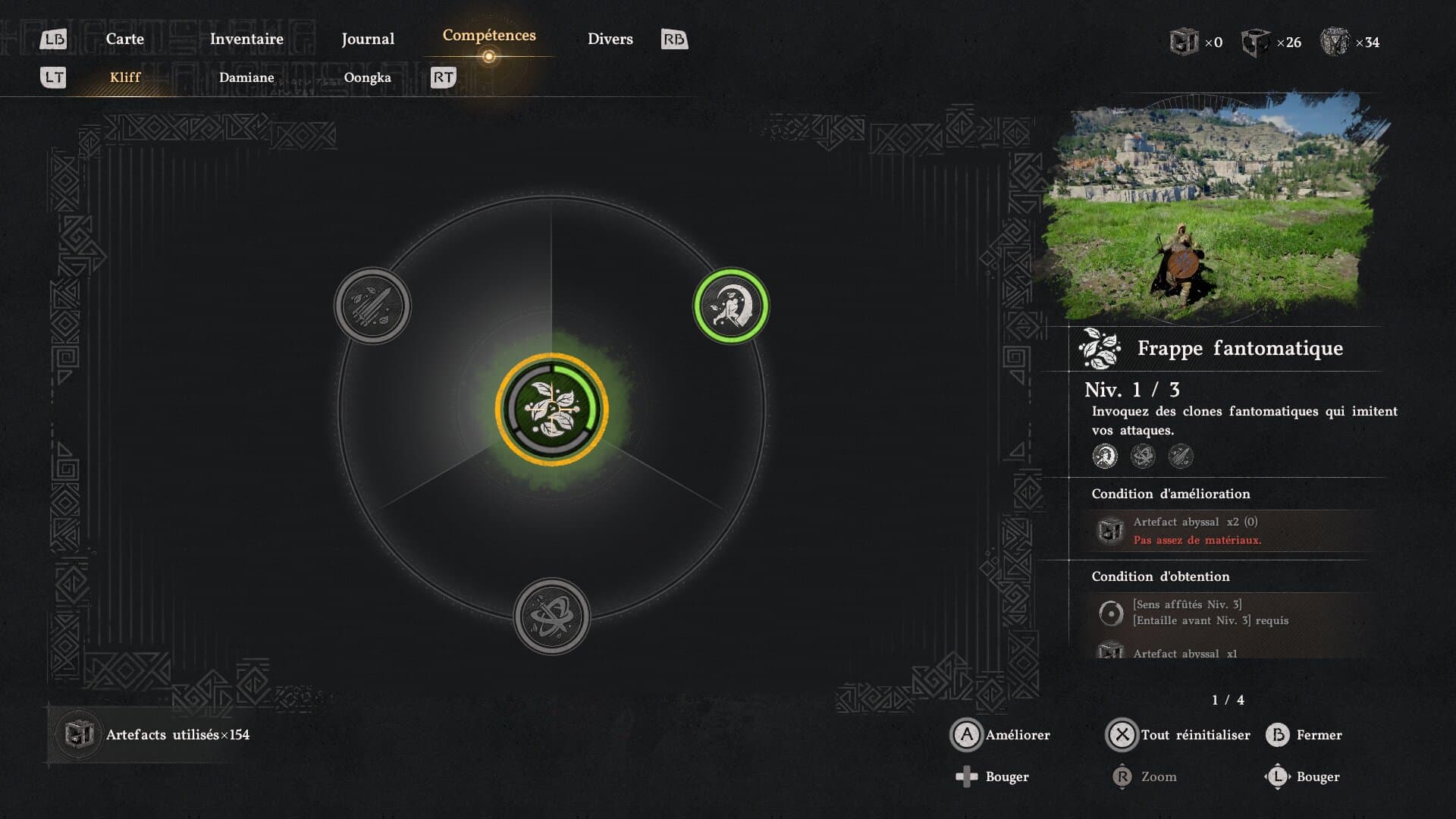Select the central Frappe fantomatique skill node
The height and width of the screenshot is (819, 1456).
[552, 409]
